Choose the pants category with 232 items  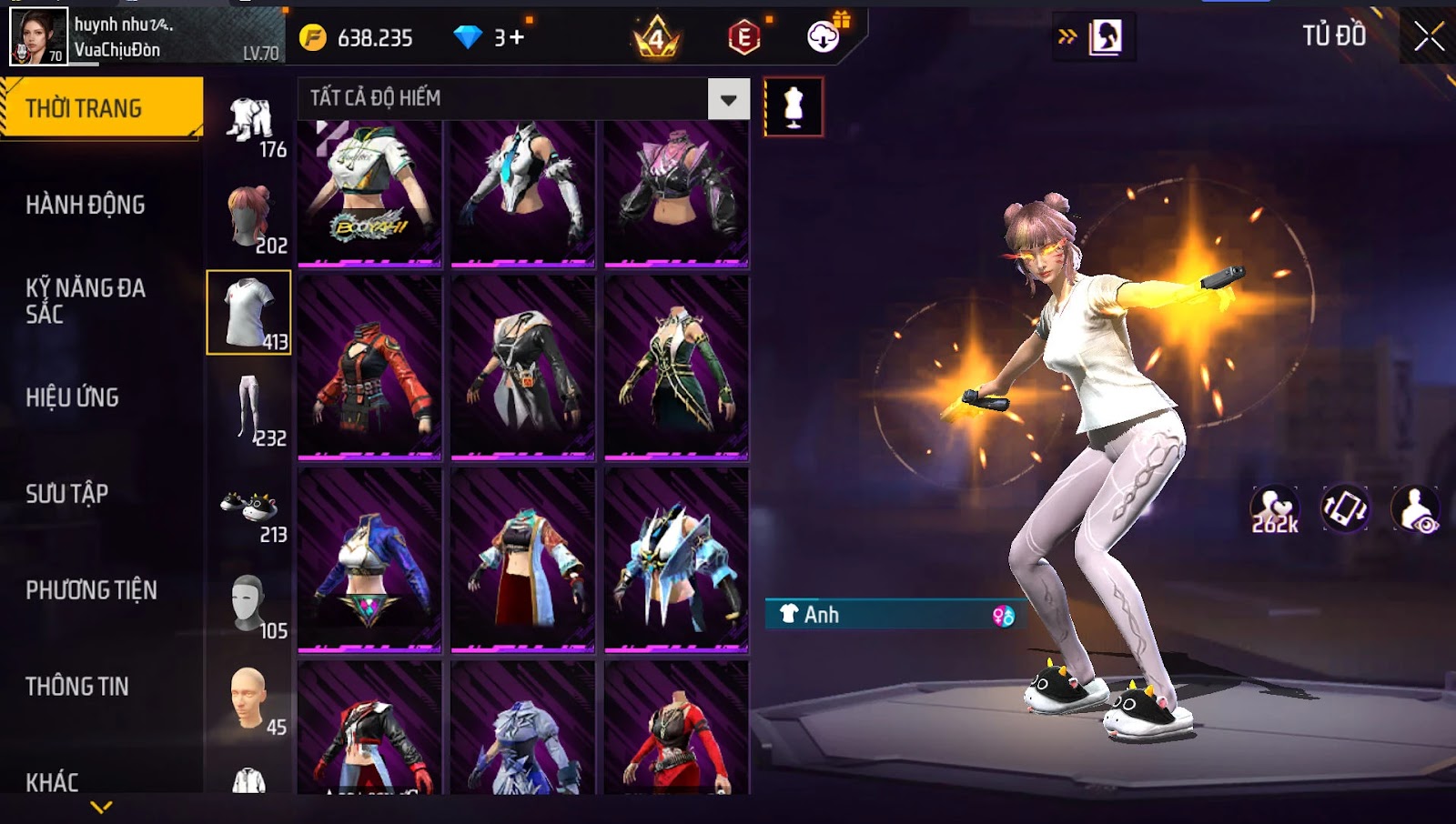[x=249, y=409]
